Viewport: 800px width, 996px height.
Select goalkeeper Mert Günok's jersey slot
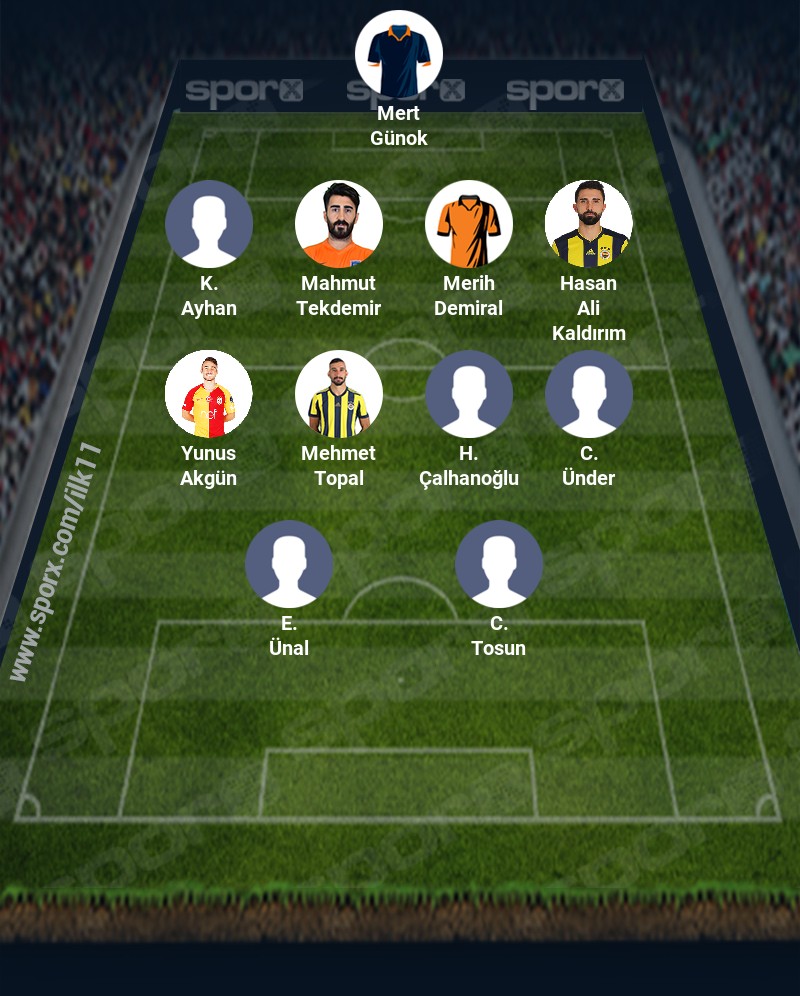pos(399,54)
